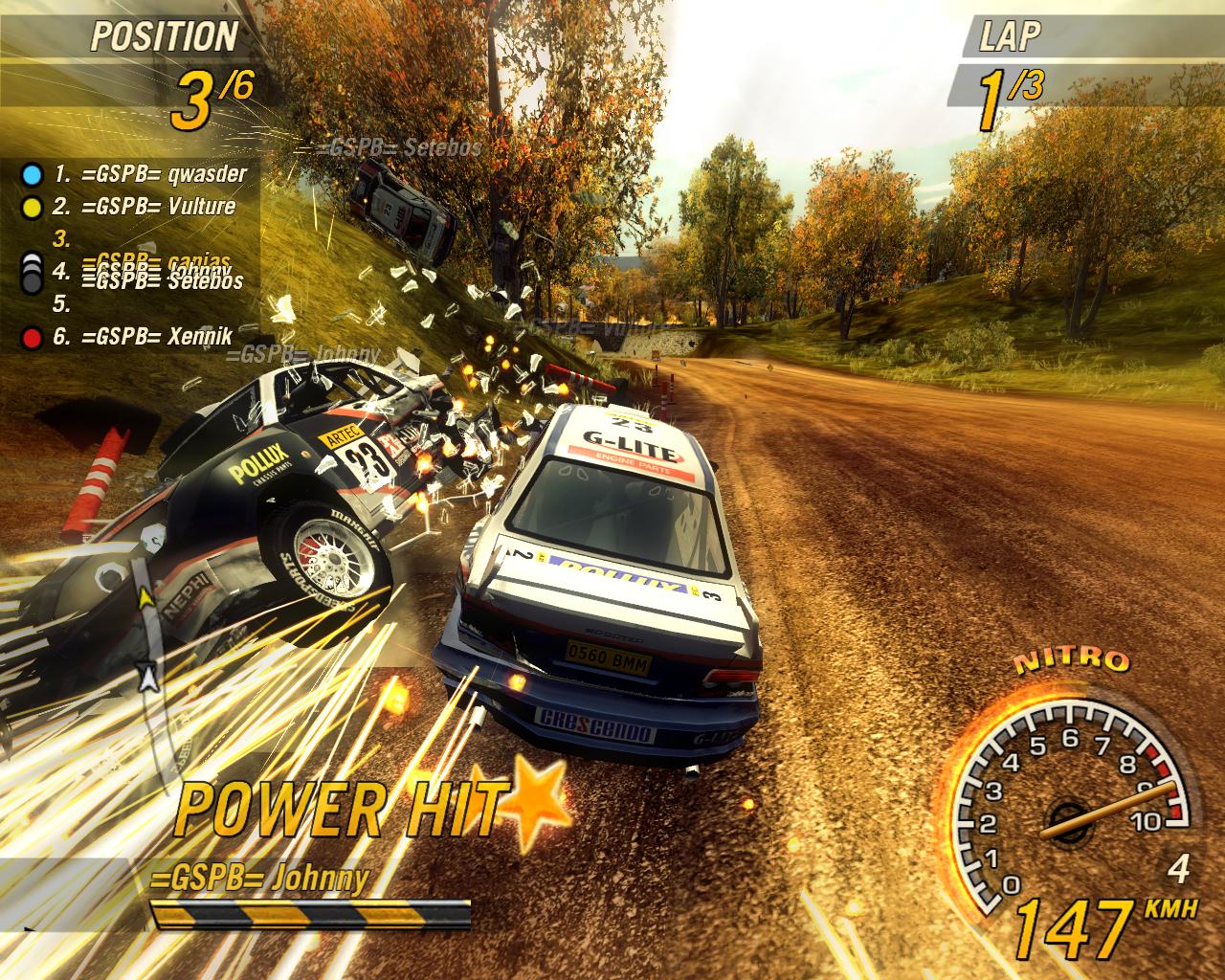Select Vulture in the standings list

click(157, 207)
